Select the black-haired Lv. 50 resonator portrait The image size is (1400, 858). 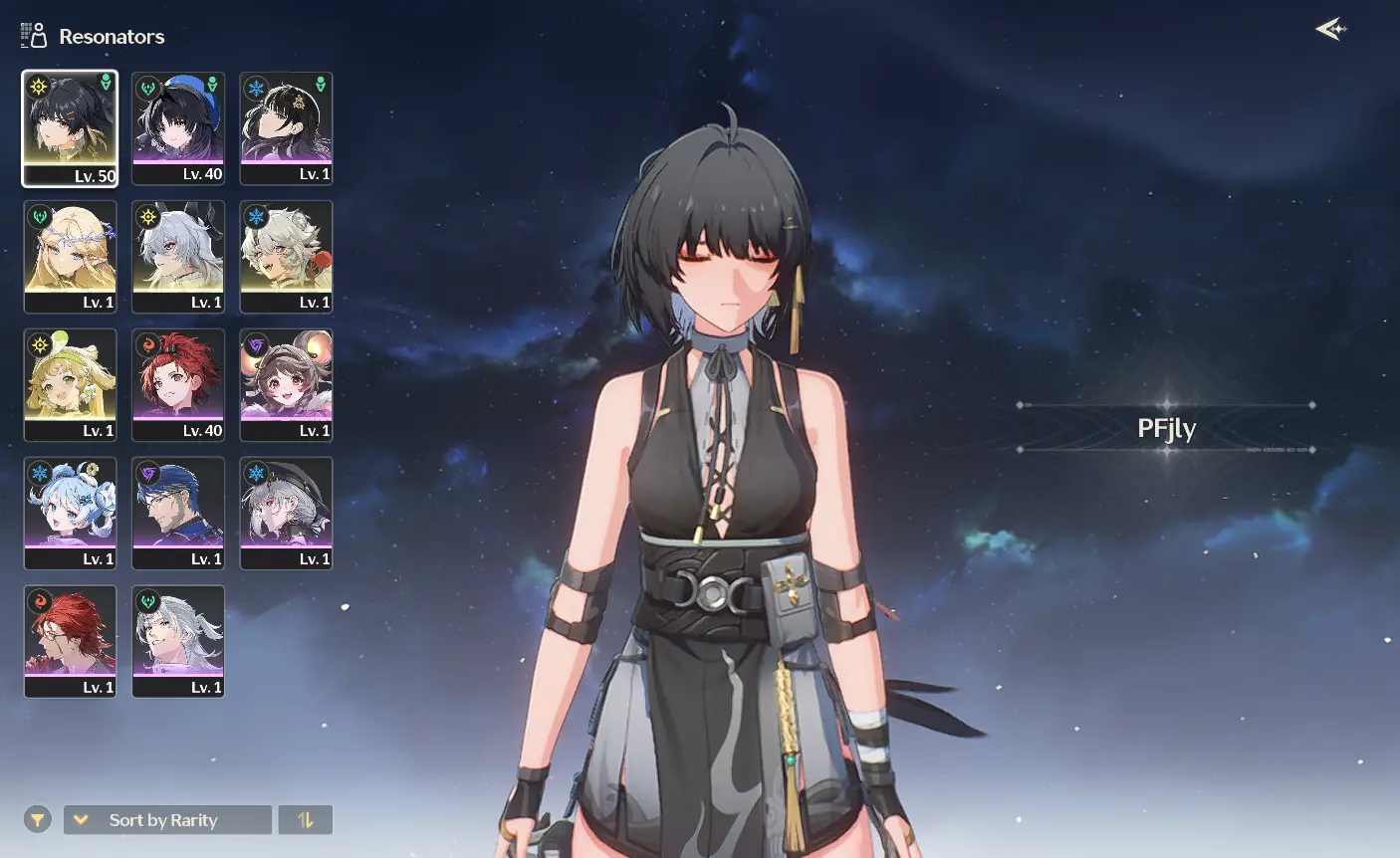pos(70,128)
